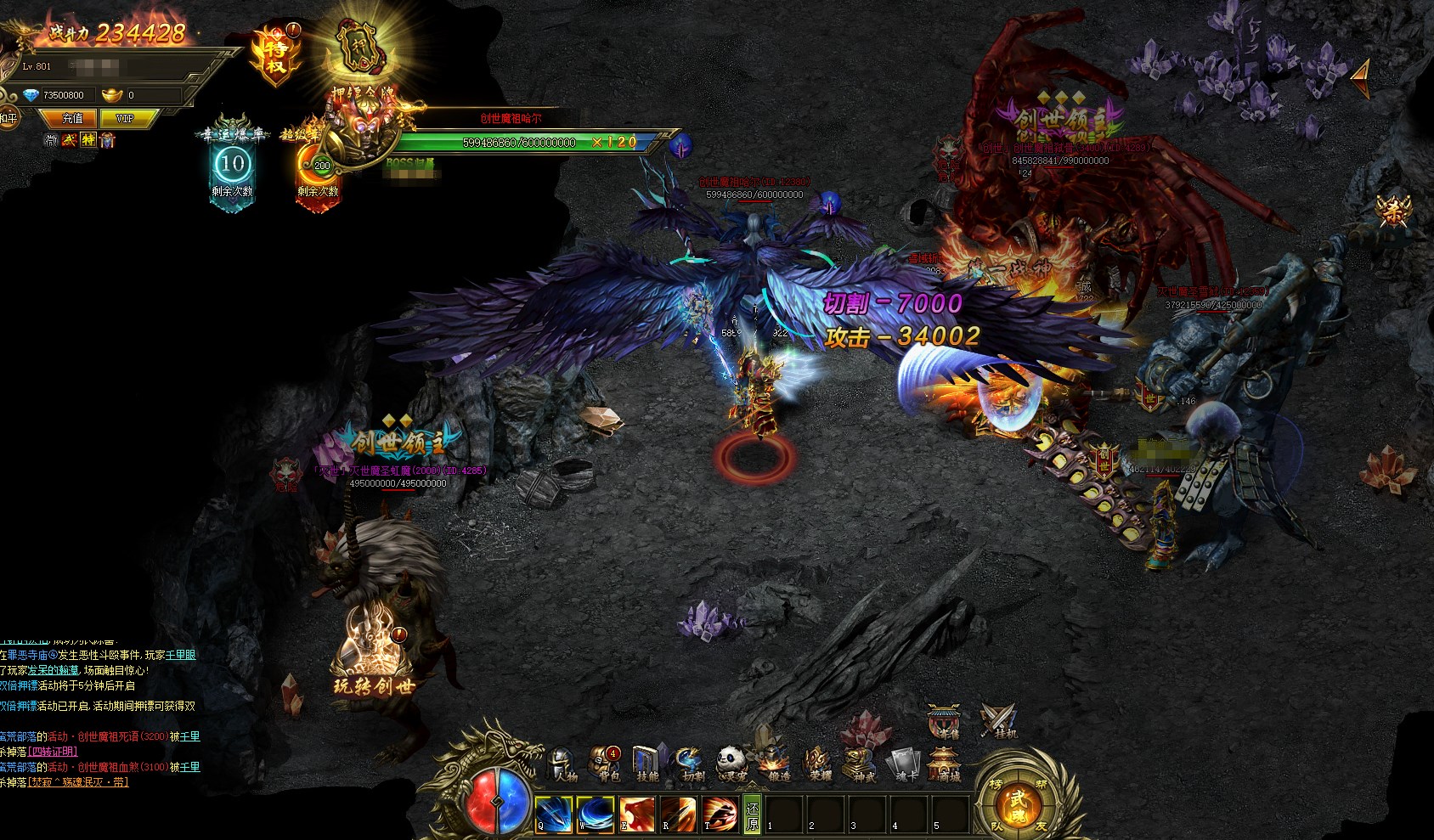Viewport: 1434px width, 840px height.
Task: Open the 人物 character panel
Action: [x=562, y=764]
